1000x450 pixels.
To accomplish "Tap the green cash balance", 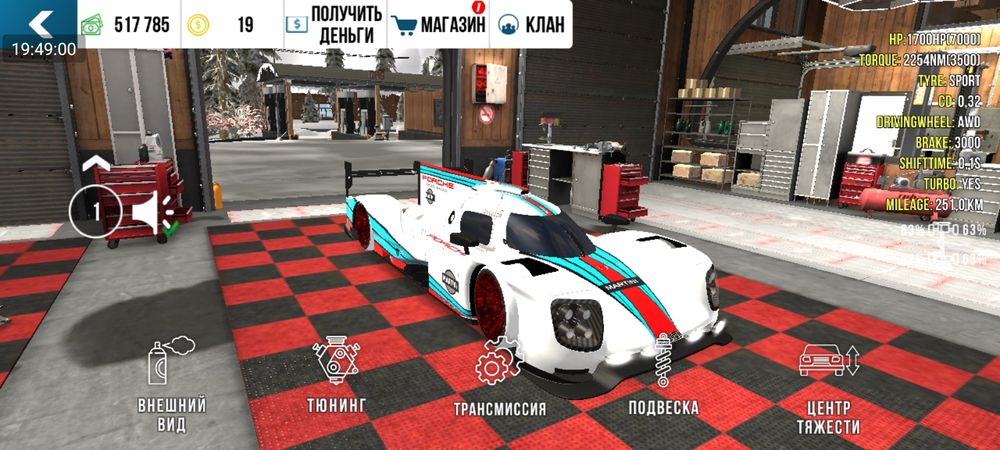I will click(126, 25).
